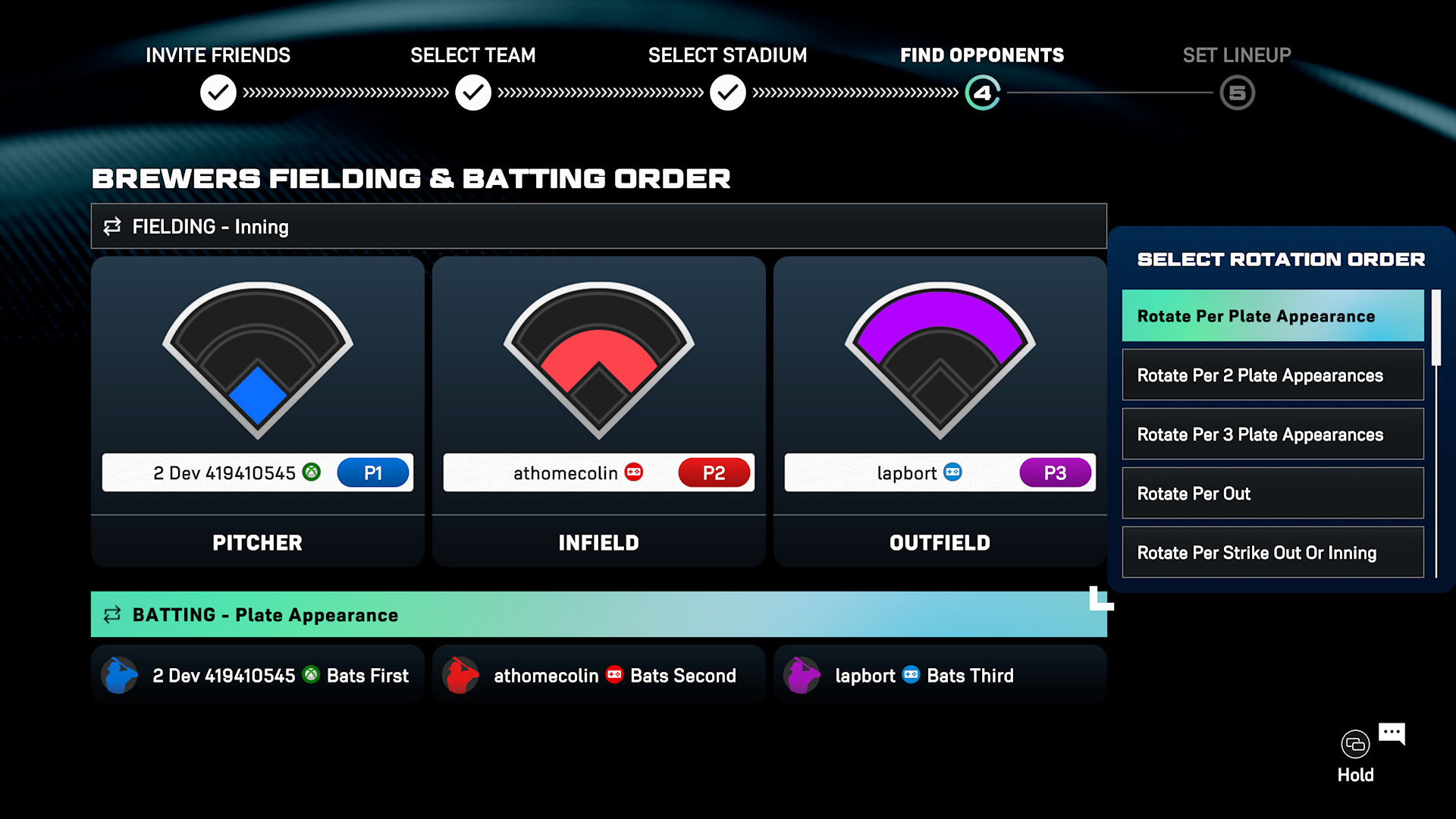Image resolution: width=1456 pixels, height=819 pixels.
Task: Select 2 Dev 419410545 Bats First slot
Action: [257, 676]
